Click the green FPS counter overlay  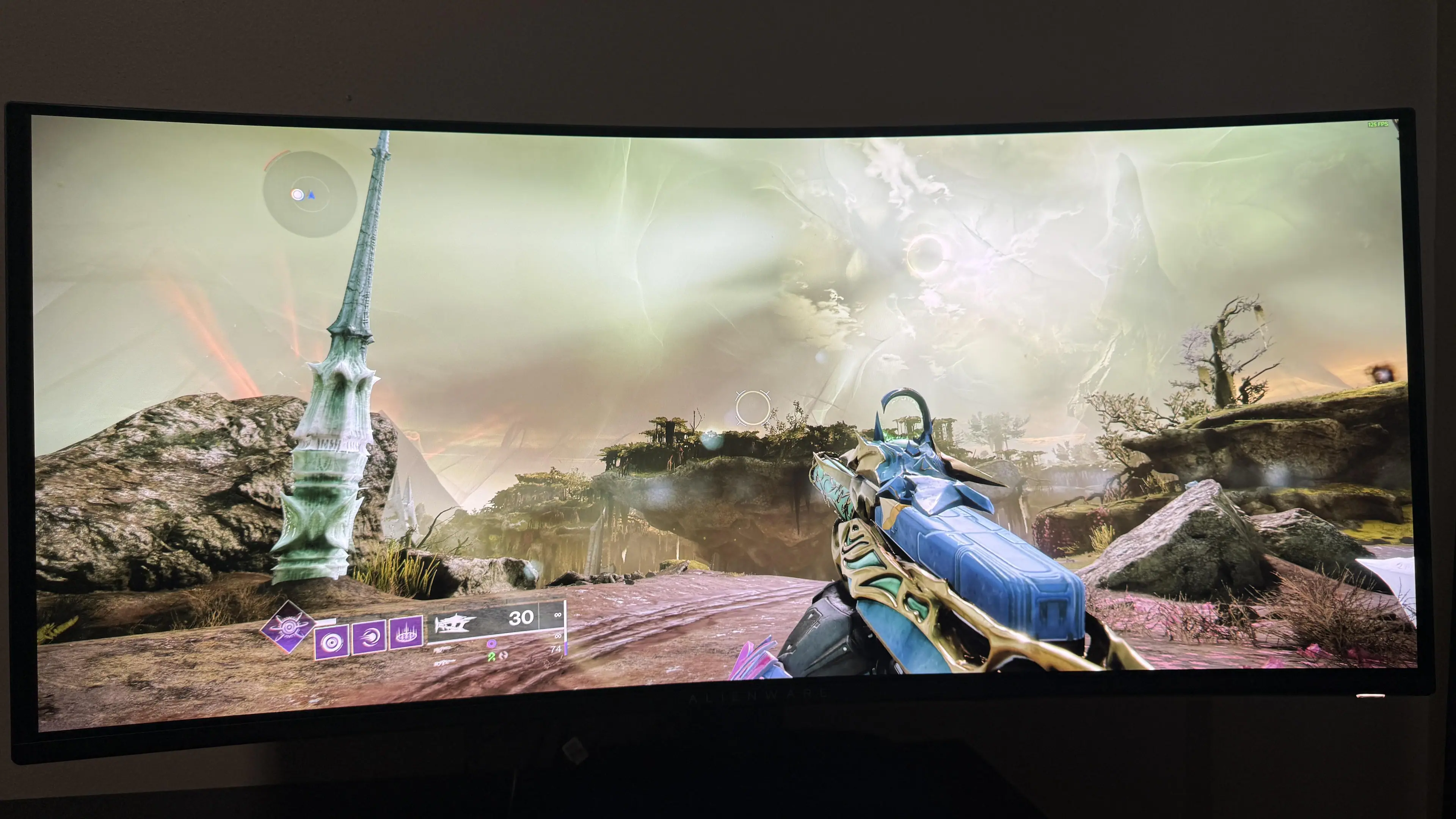click(1378, 124)
